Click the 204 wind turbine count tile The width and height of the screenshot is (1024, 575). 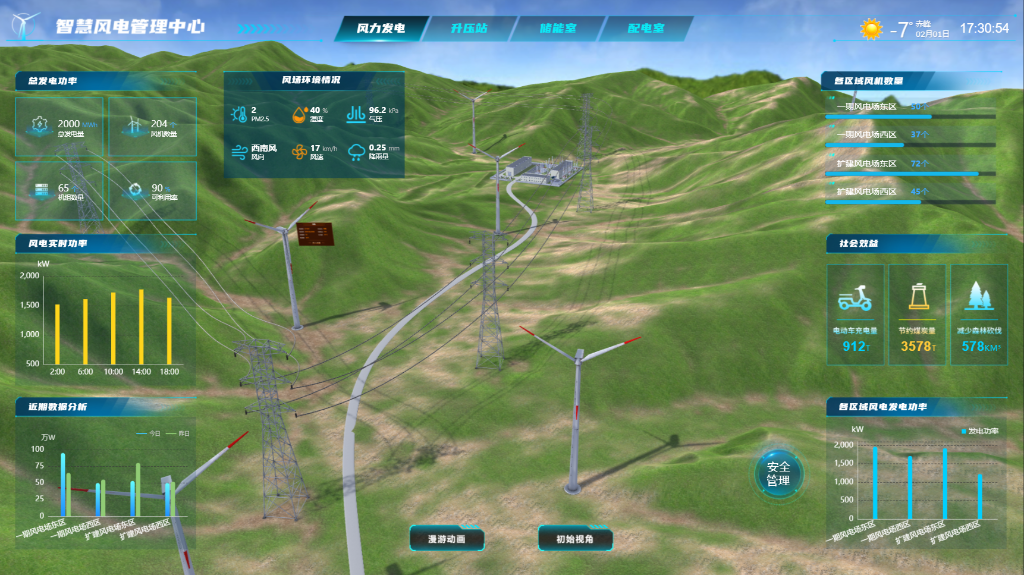pos(151,126)
